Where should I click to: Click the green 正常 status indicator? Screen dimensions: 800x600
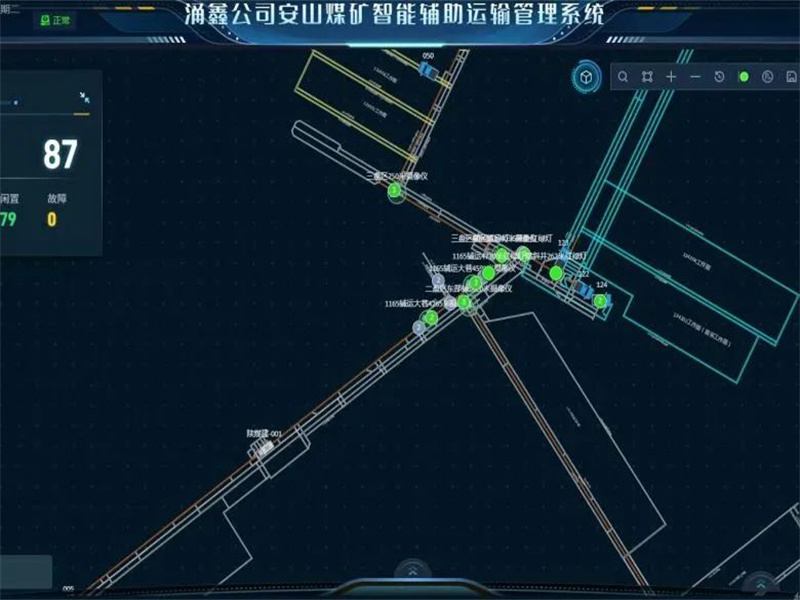click(x=55, y=20)
